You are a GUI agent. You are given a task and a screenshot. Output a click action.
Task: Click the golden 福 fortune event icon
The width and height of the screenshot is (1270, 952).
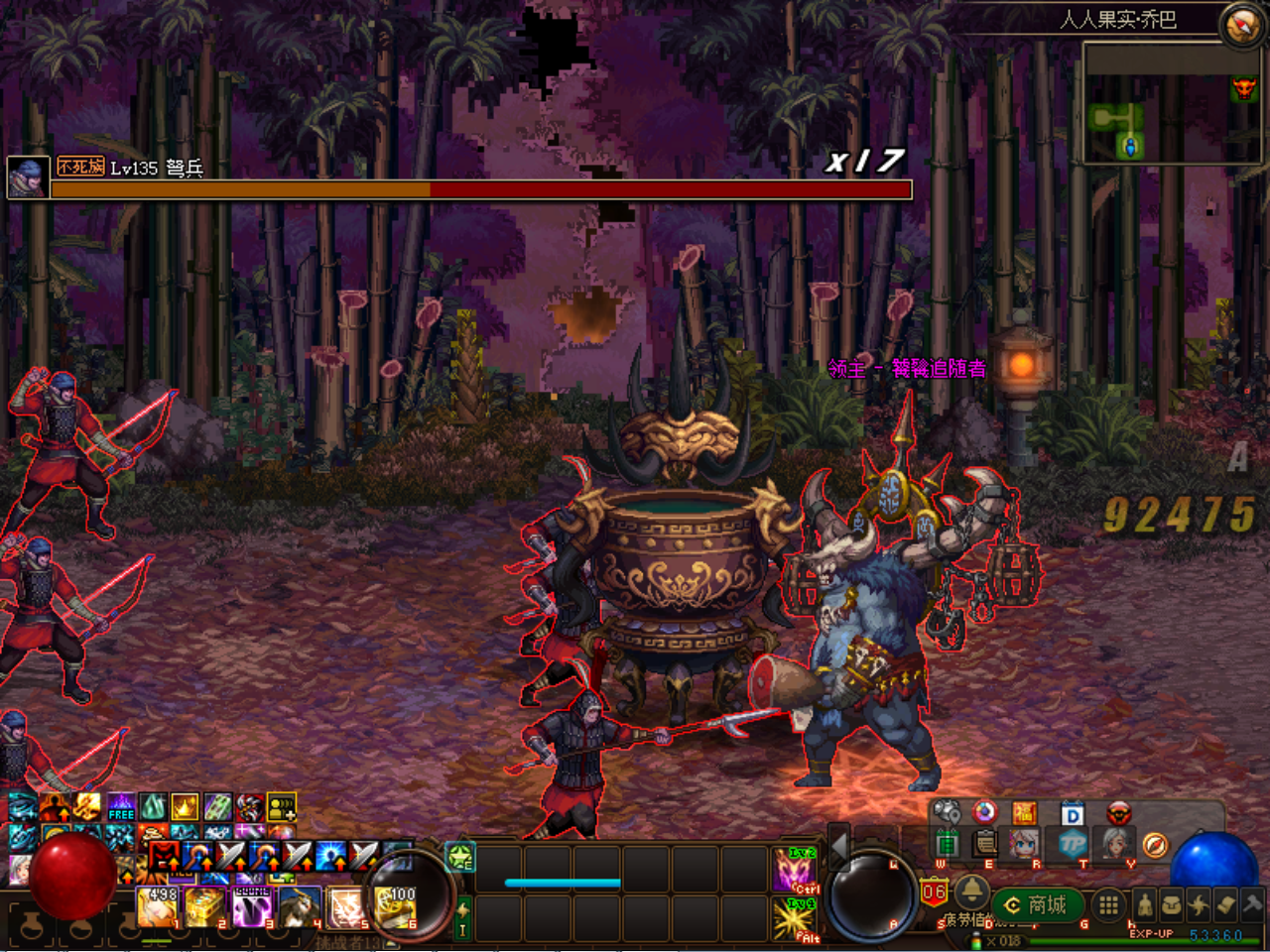pyautogui.click(x=1027, y=812)
